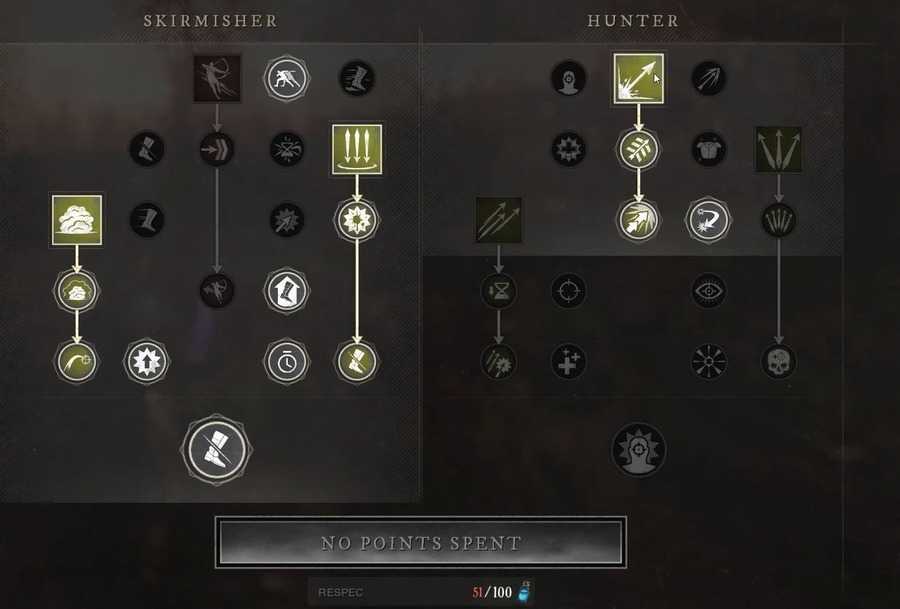Choose the crosshair passive node
The image size is (900, 609).
coord(568,291)
